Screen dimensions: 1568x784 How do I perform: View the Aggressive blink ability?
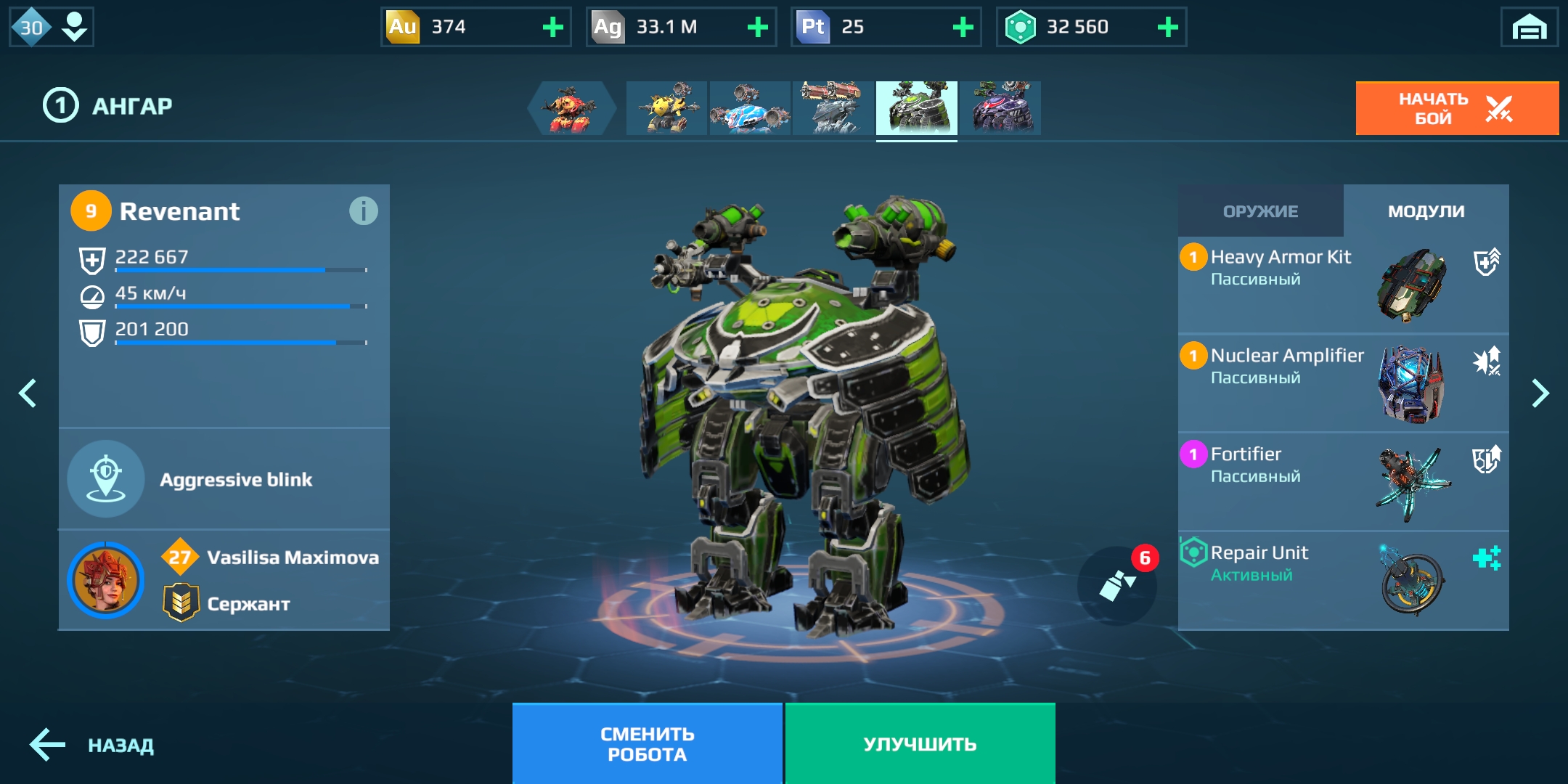[224, 479]
